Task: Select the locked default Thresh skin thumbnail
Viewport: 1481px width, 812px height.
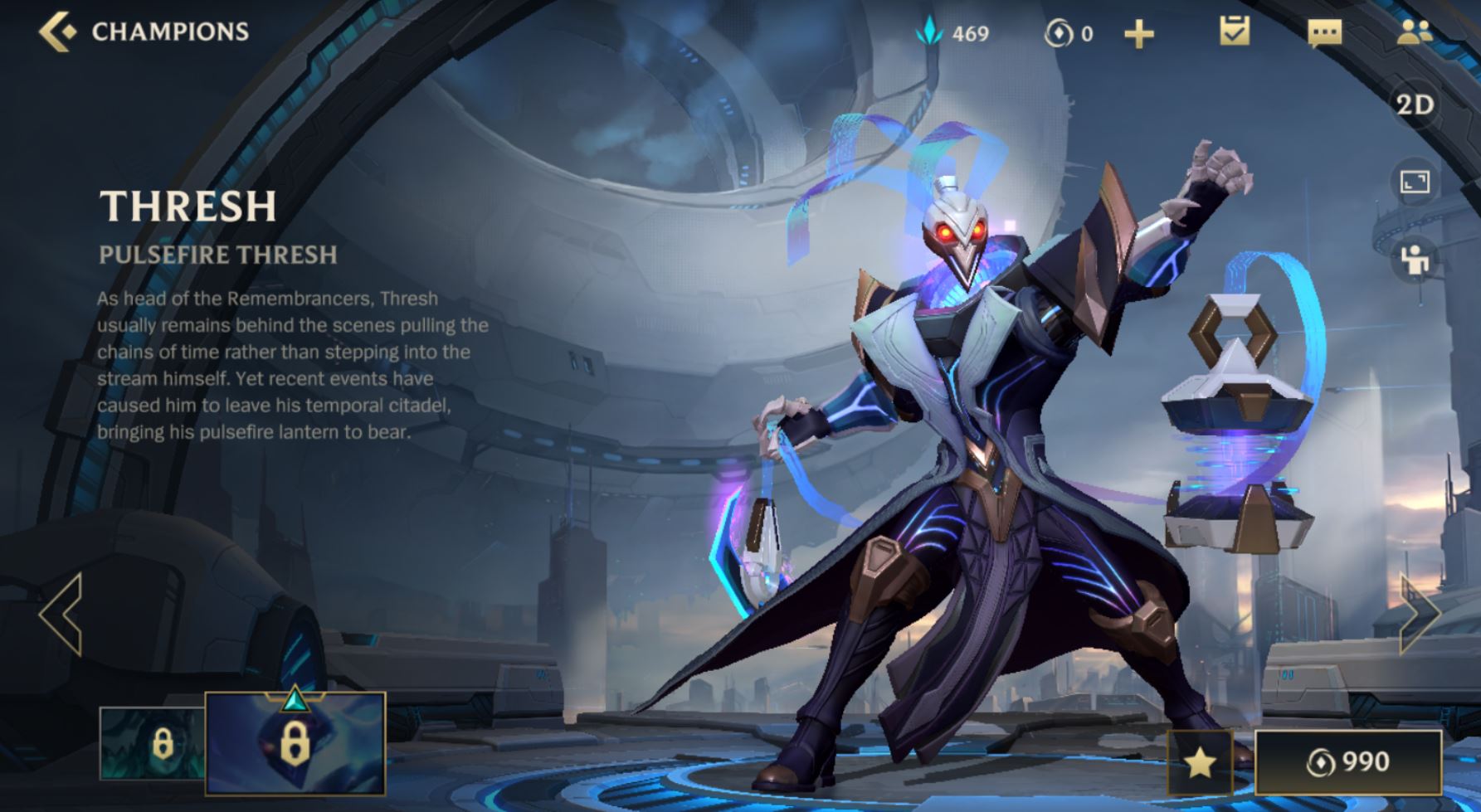Action: [x=152, y=744]
